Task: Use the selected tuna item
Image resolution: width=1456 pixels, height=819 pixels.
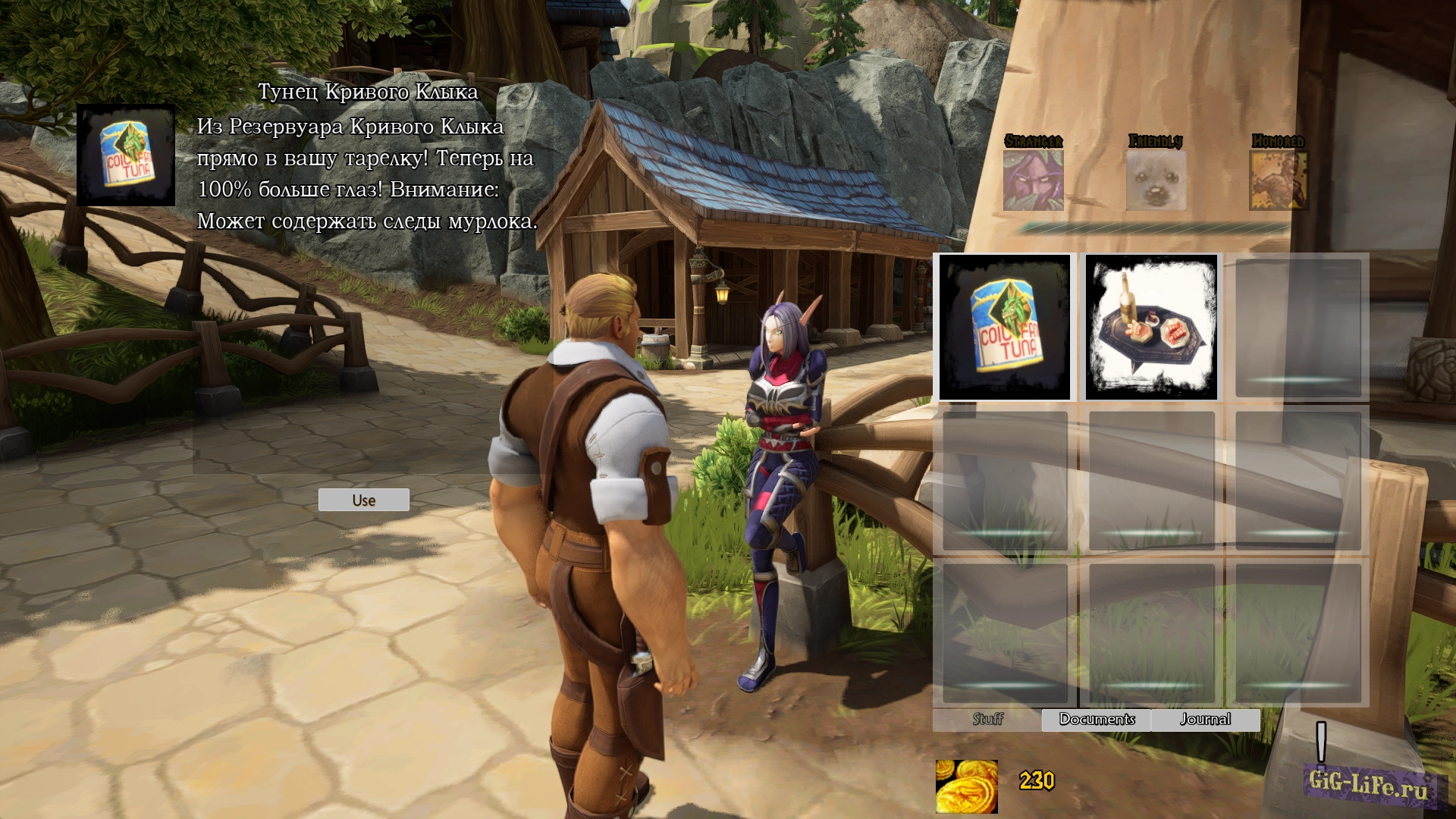Action: (x=363, y=500)
